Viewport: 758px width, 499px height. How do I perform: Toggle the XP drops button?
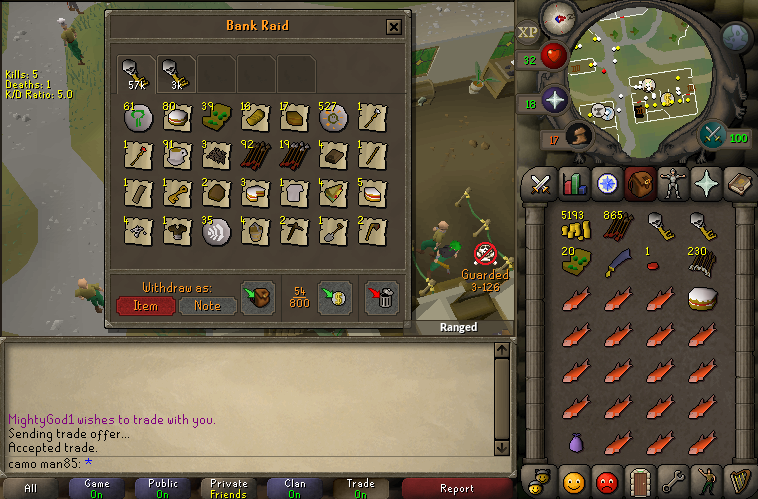529,33
